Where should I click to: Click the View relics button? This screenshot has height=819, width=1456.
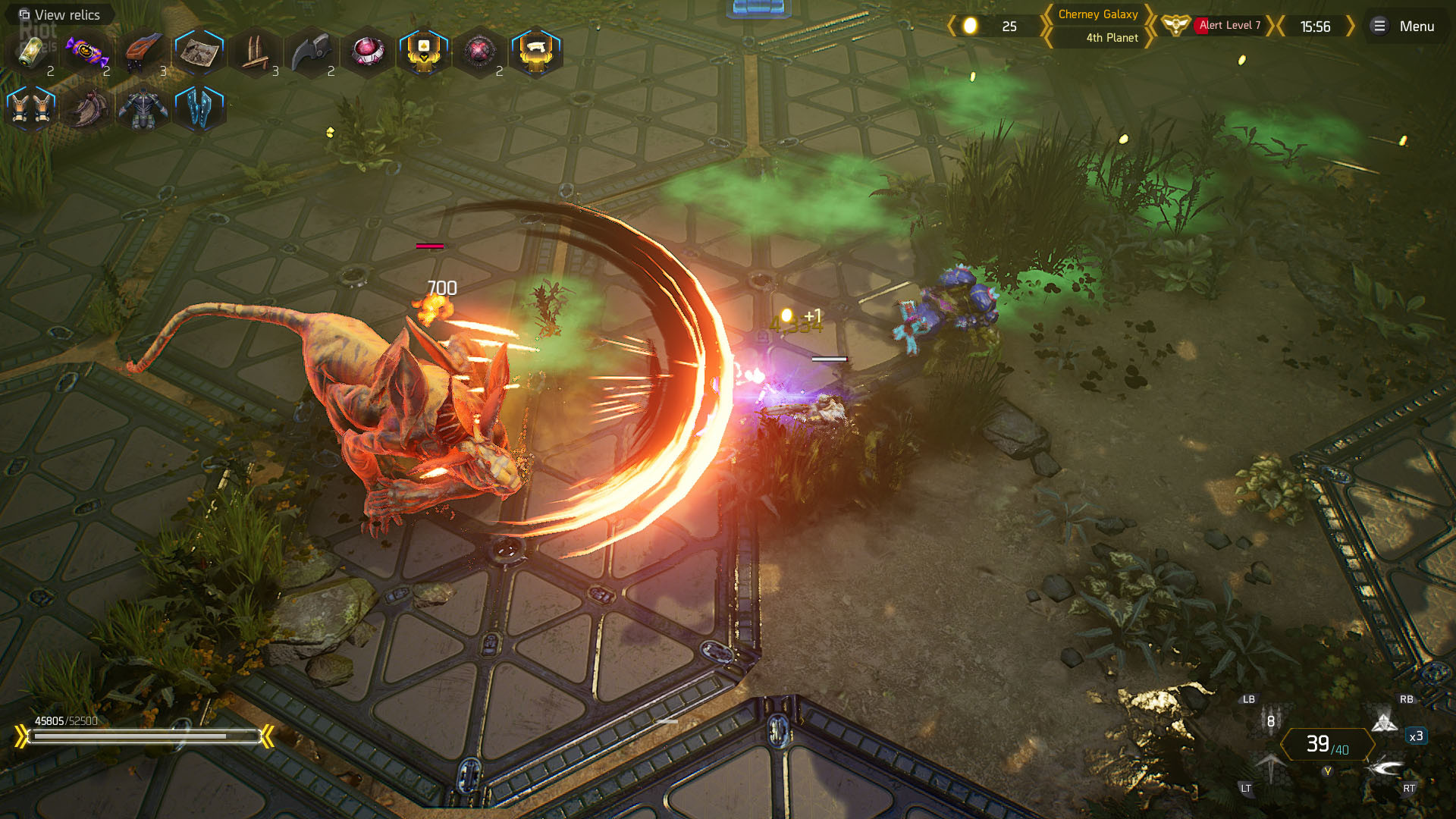pos(59,14)
